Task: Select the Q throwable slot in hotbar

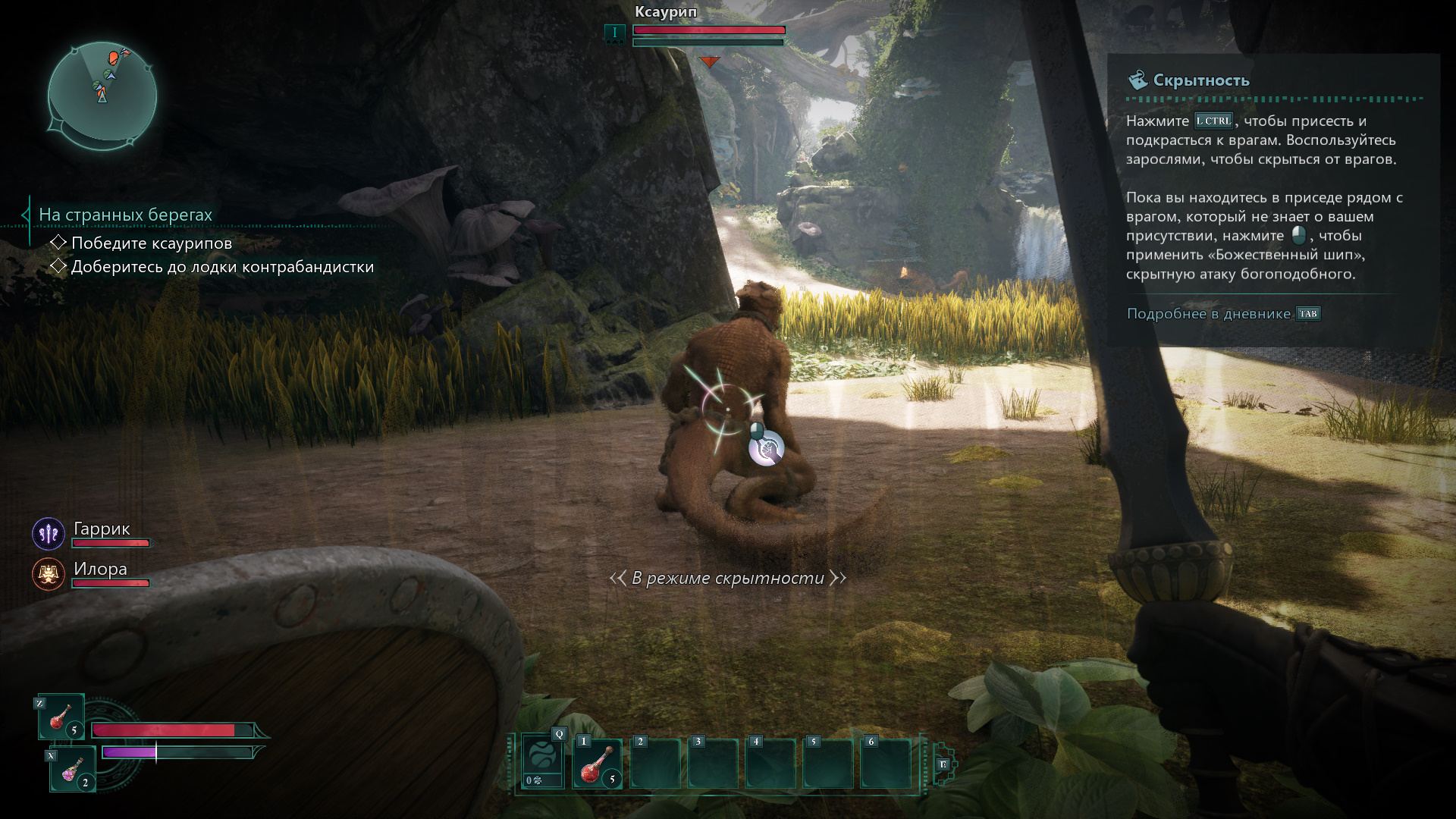Action: [x=542, y=762]
